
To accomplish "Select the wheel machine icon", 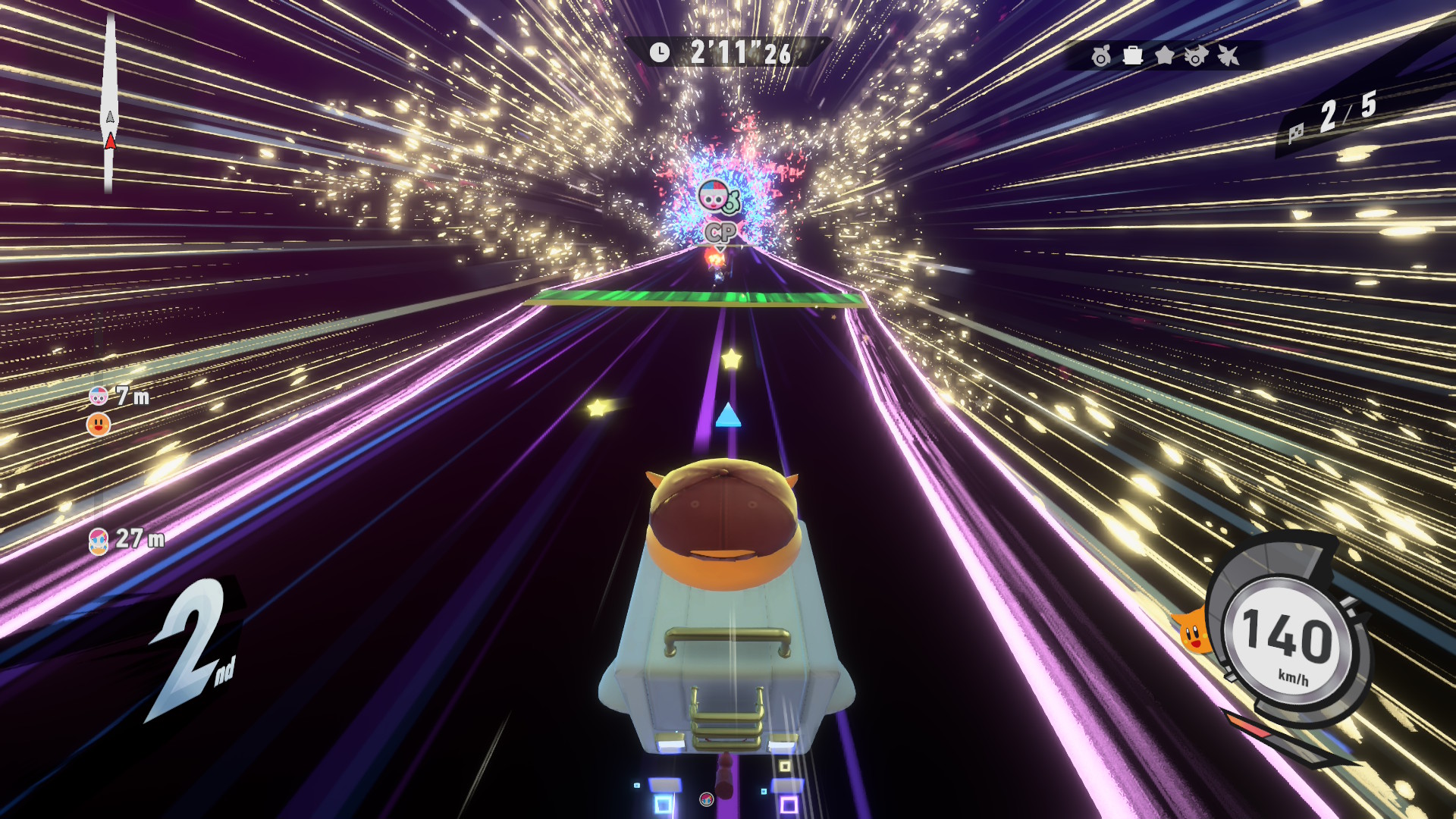I will (1101, 56).
